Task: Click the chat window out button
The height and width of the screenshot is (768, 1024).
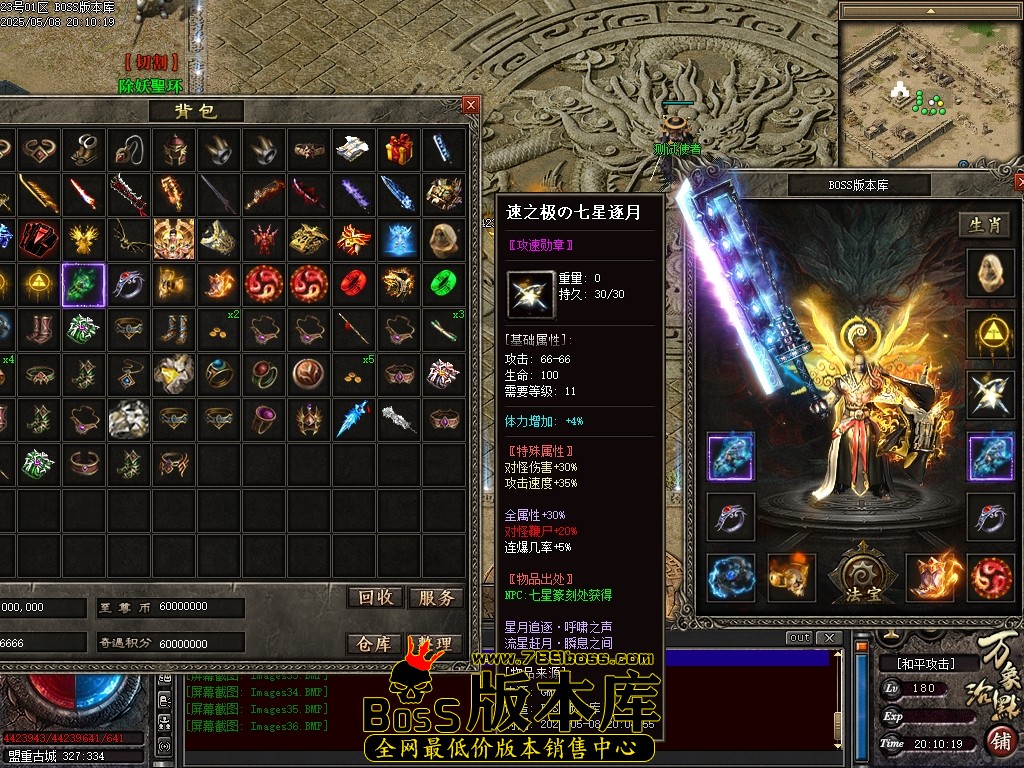Action: tap(799, 638)
